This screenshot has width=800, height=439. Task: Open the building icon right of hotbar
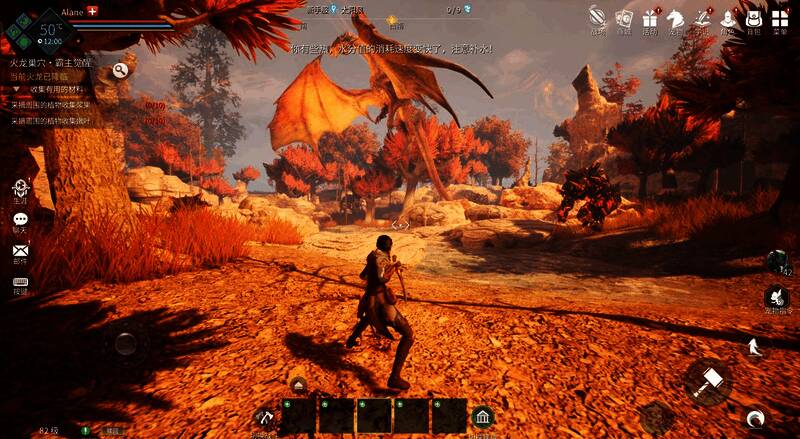[x=483, y=416]
